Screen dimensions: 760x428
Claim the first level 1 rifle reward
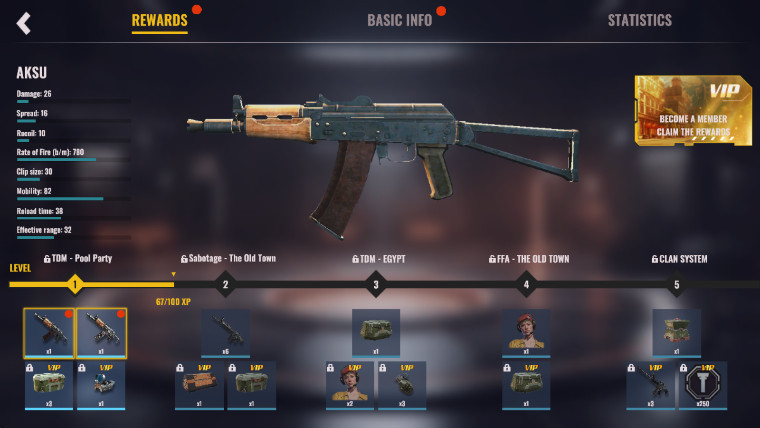click(x=49, y=333)
